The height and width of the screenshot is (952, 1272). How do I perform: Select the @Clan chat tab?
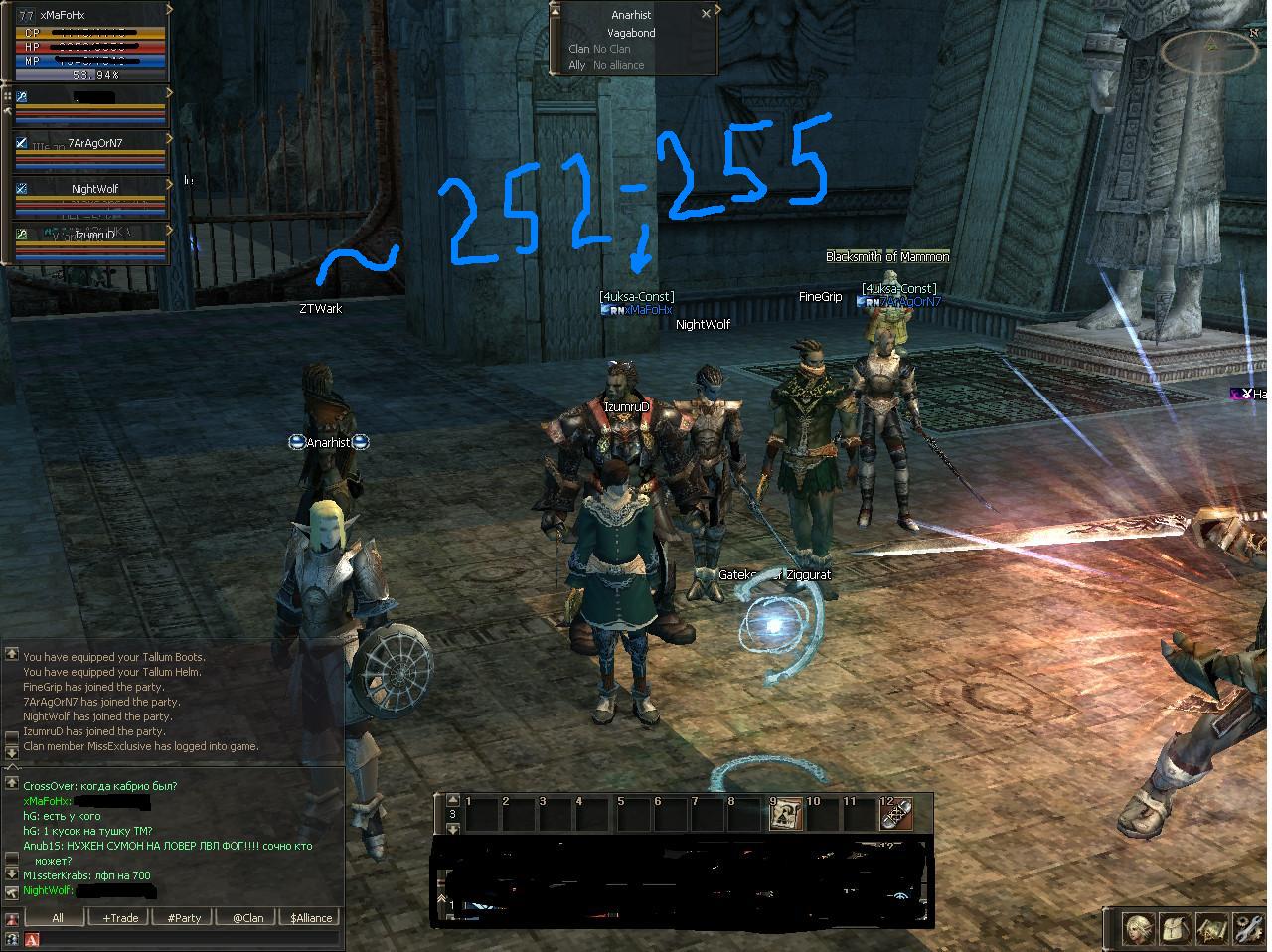(x=247, y=918)
